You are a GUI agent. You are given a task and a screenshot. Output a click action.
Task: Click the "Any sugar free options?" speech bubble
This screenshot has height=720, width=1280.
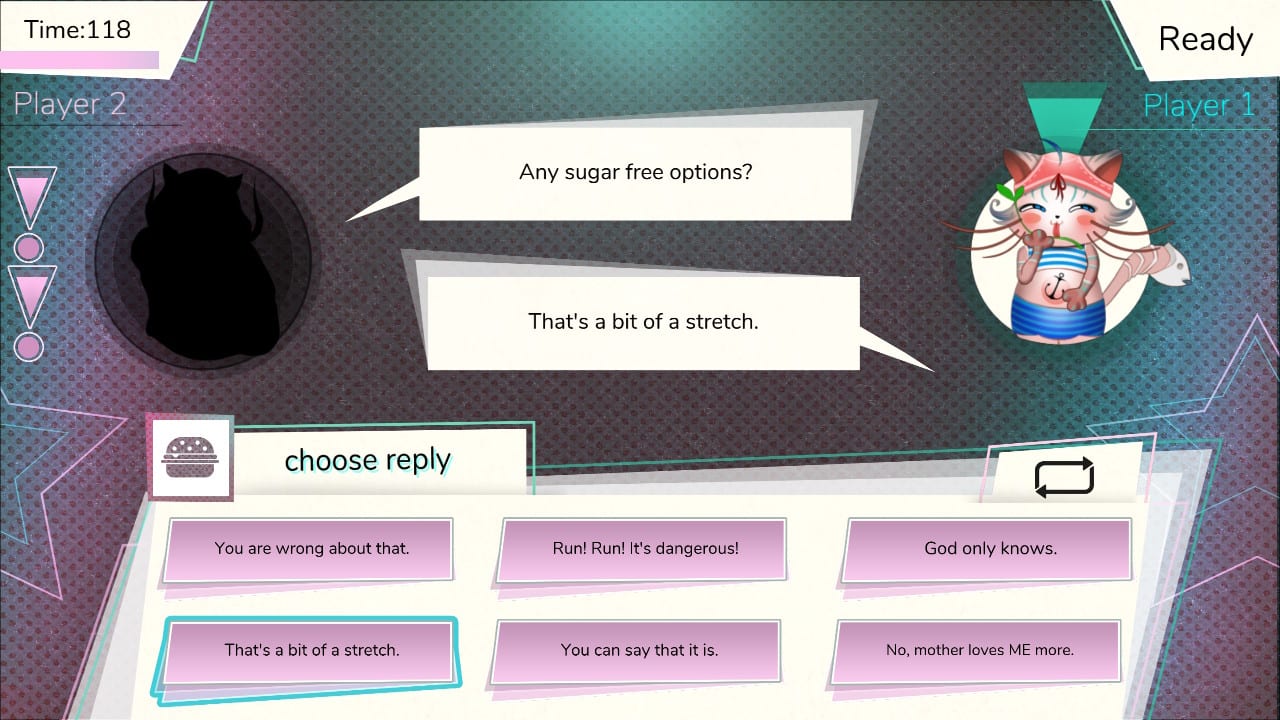click(x=637, y=171)
